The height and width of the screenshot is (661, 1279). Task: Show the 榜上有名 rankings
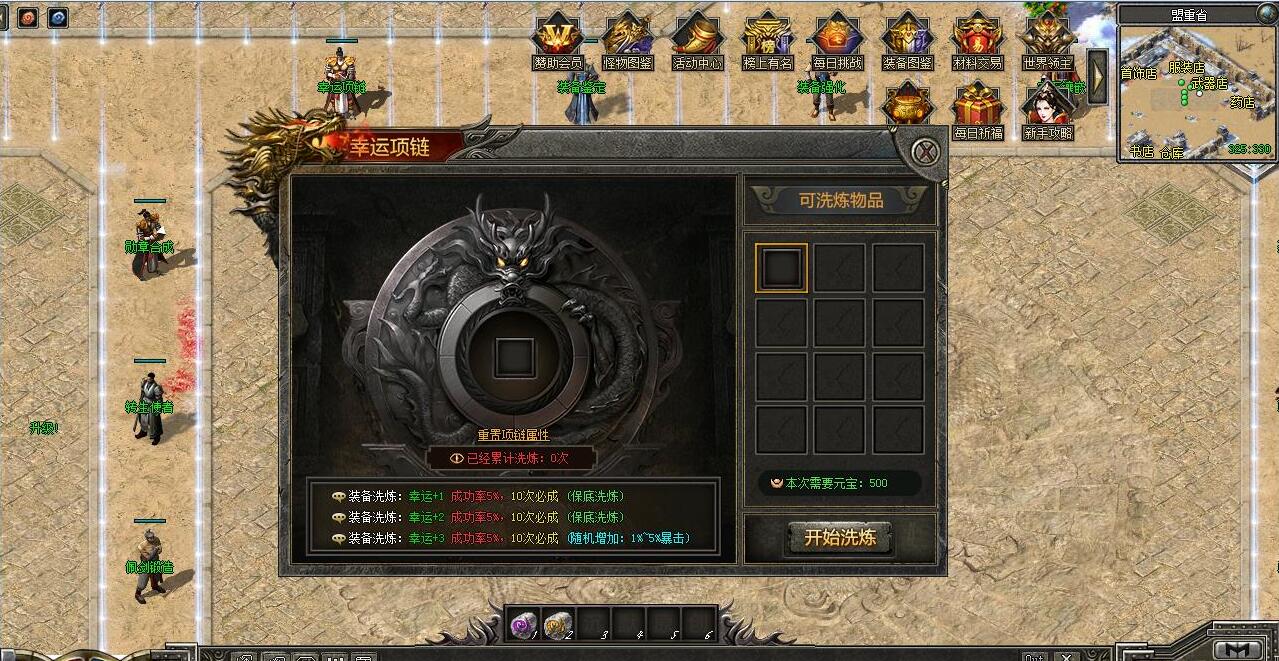pos(767,40)
